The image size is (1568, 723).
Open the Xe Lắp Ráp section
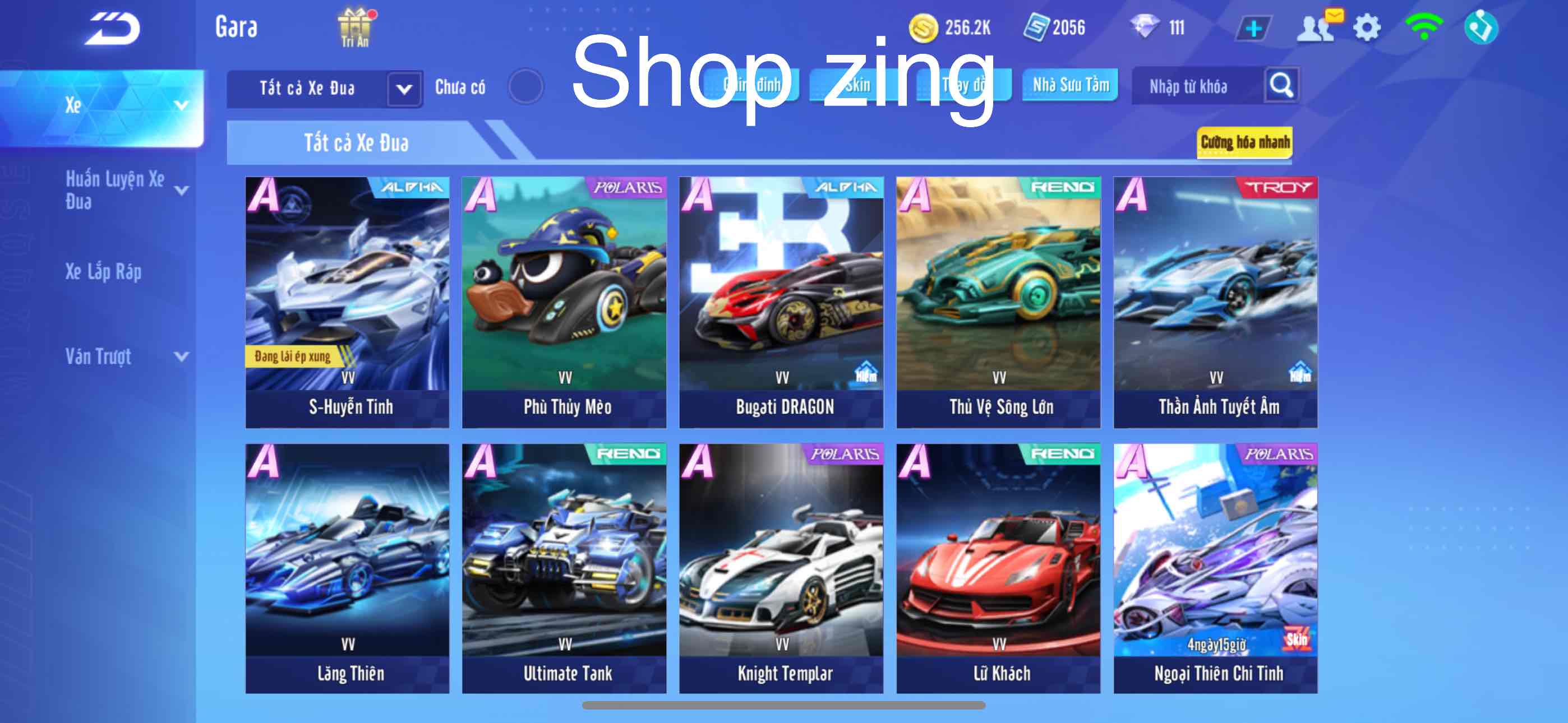pos(104,271)
